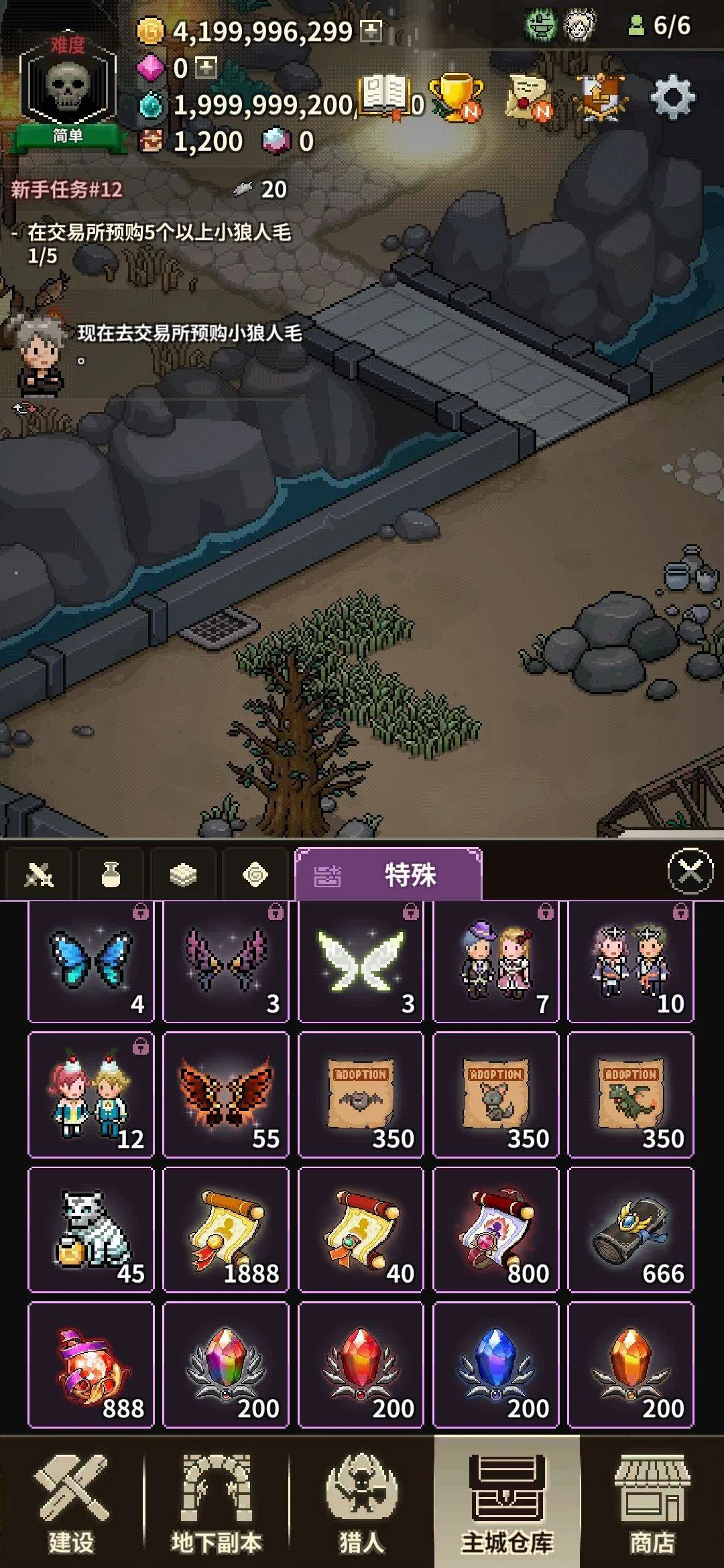Open the settings gear
724x1568 pixels.
(x=672, y=99)
